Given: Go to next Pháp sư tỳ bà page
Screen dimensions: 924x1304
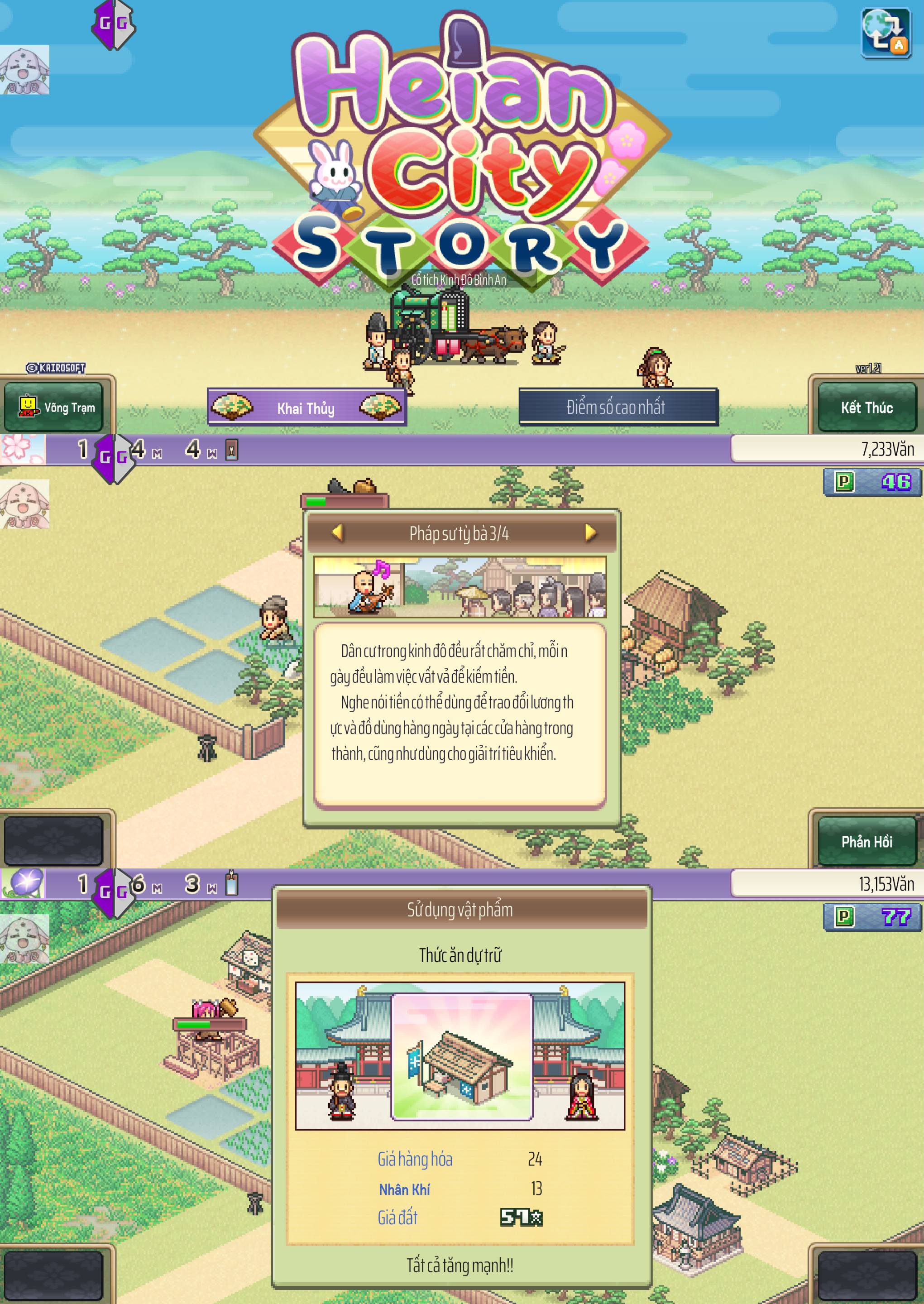Looking at the screenshot, I should point(590,532).
